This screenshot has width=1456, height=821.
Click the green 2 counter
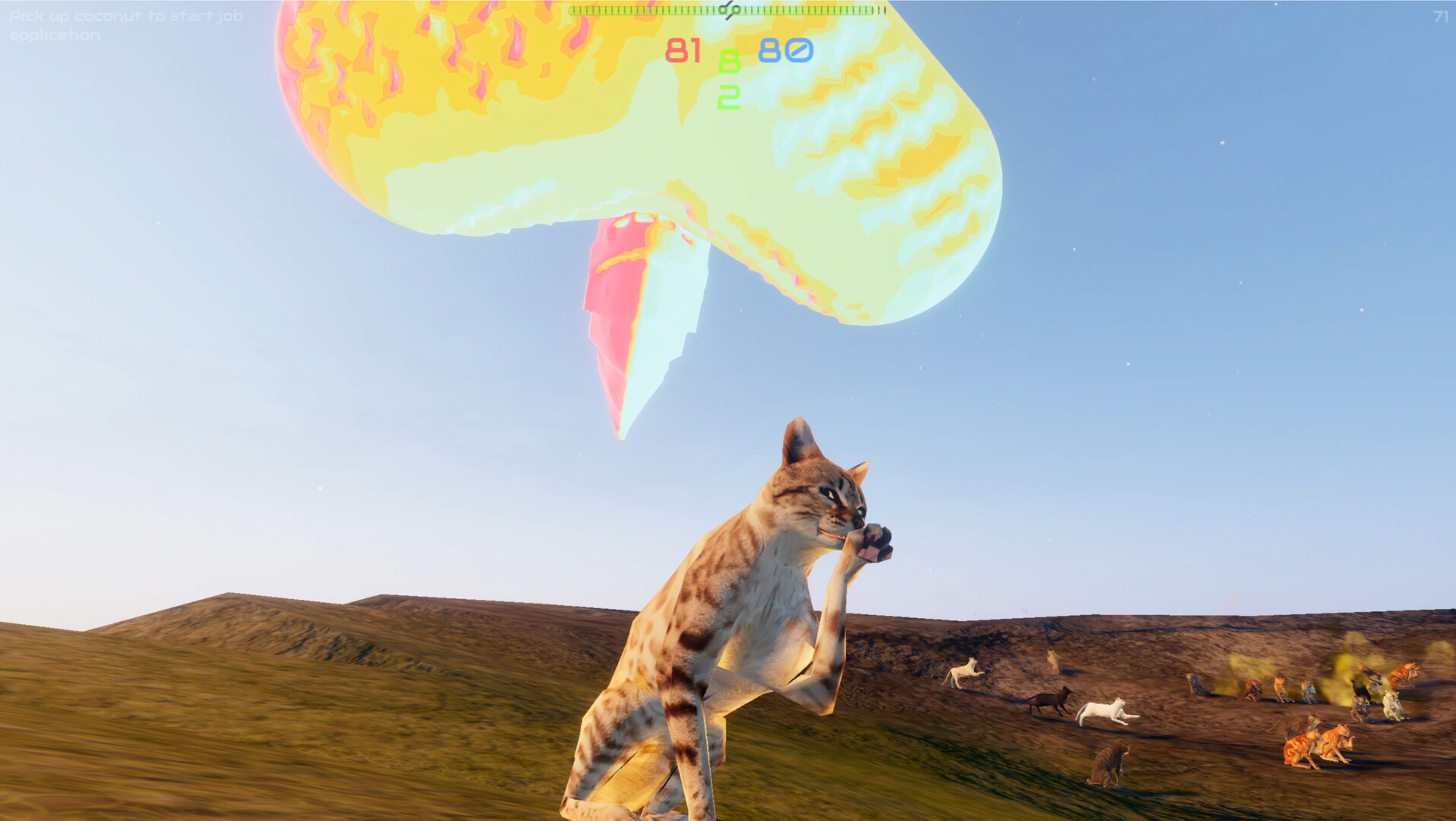[x=728, y=97]
